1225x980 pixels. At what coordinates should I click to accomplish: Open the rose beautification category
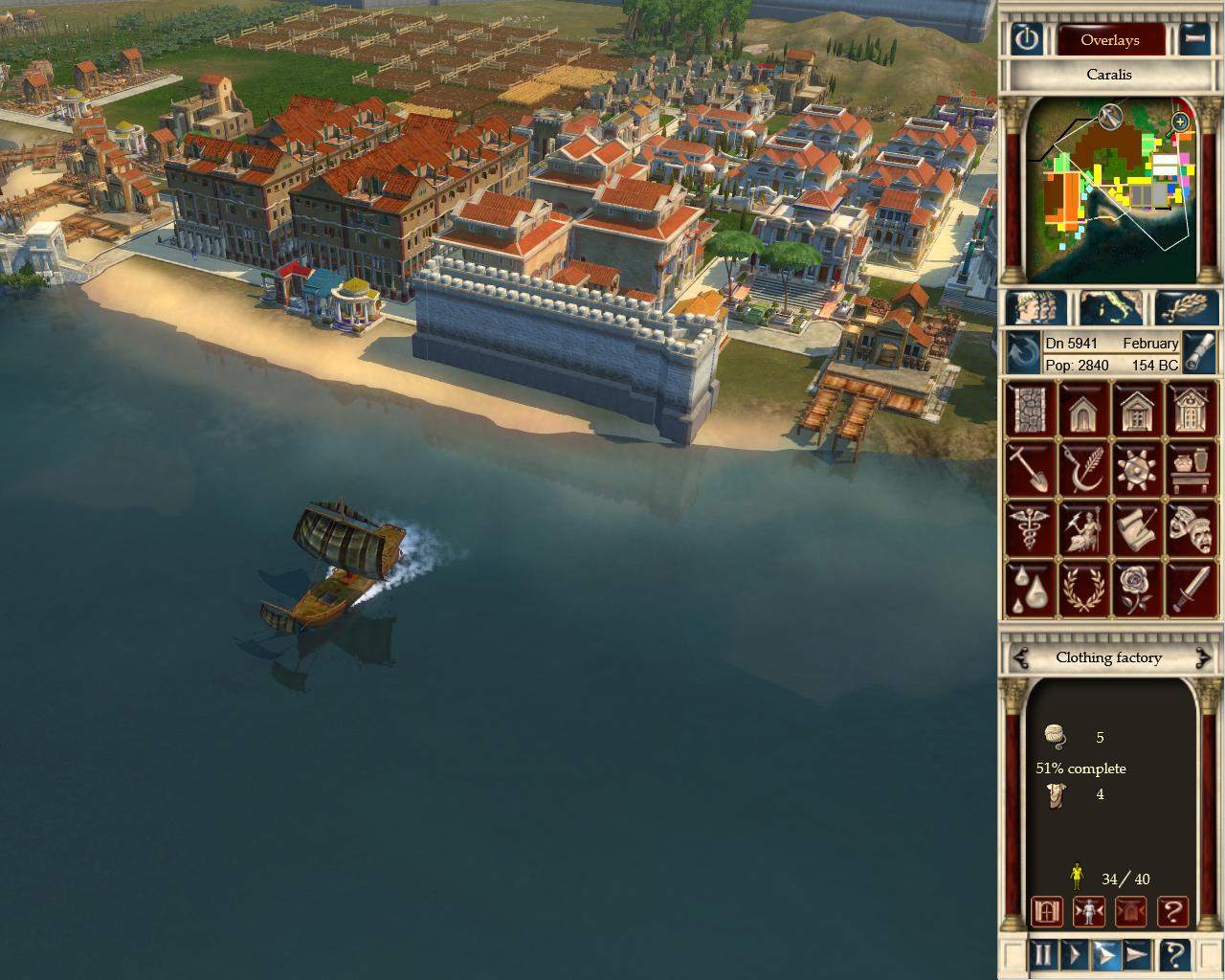click(x=1137, y=588)
